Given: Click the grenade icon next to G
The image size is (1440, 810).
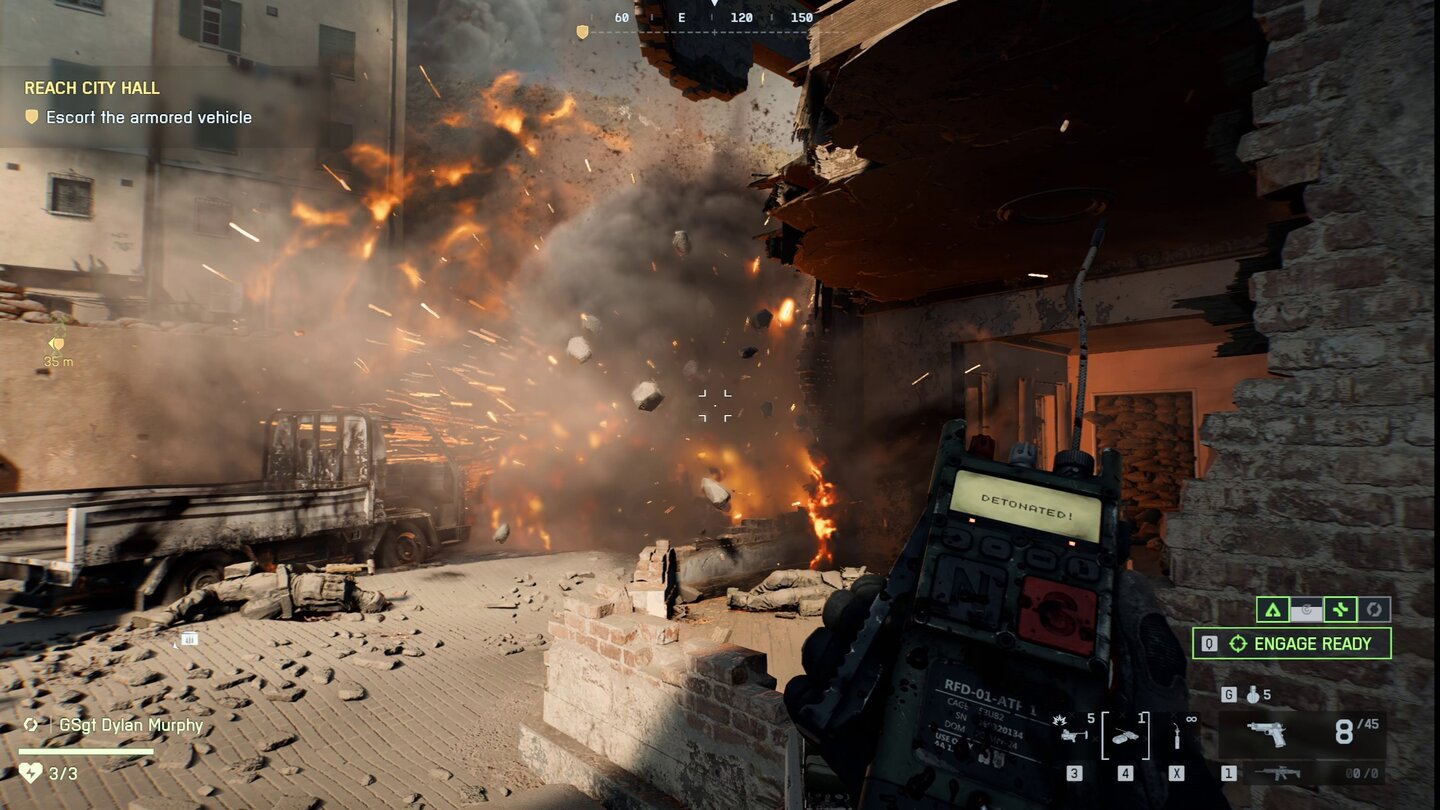Looking at the screenshot, I should (x=1254, y=695).
